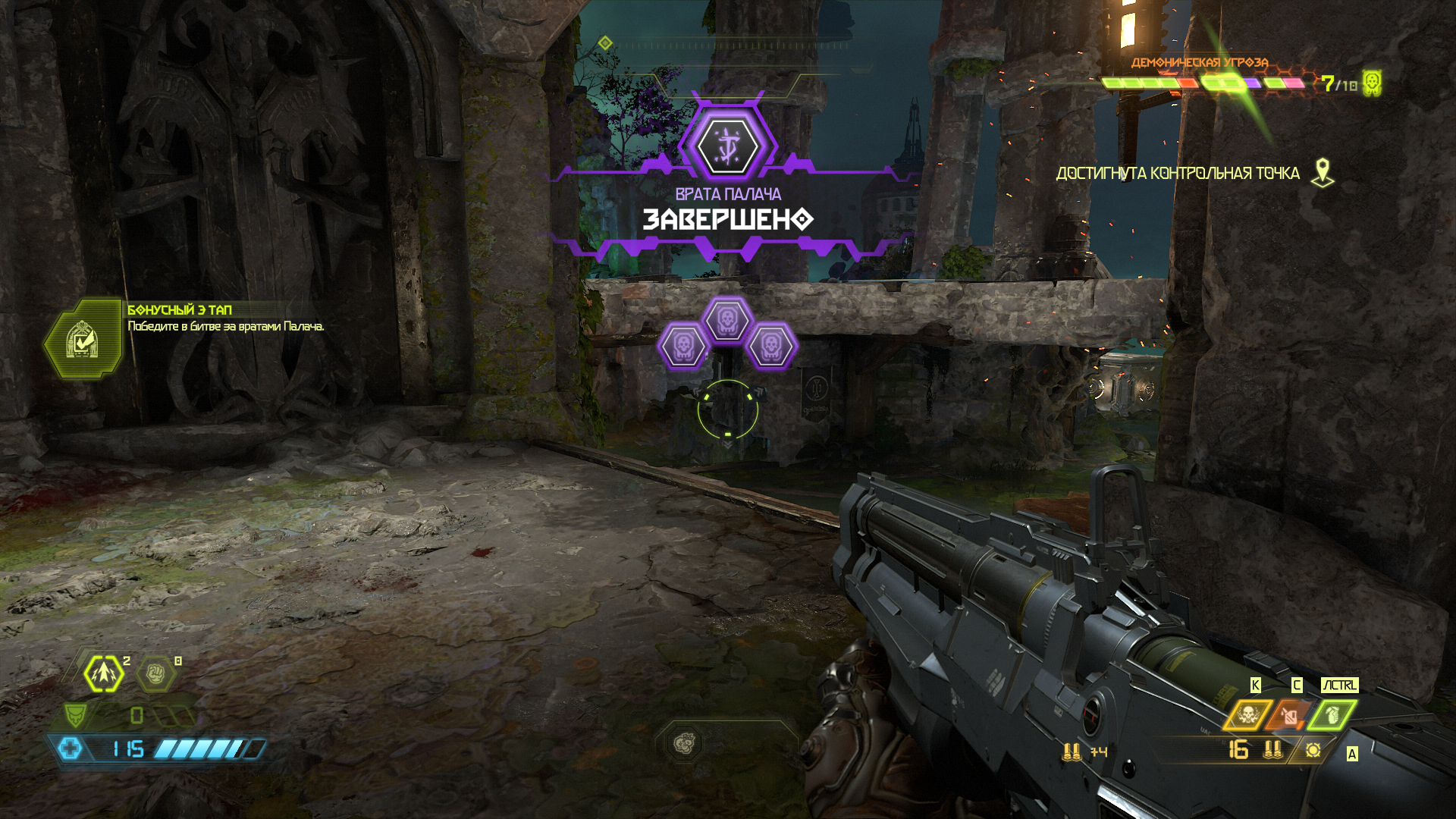Click the flaming skull ability icon
This screenshot has height=819, width=1456.
point(1247,714)
